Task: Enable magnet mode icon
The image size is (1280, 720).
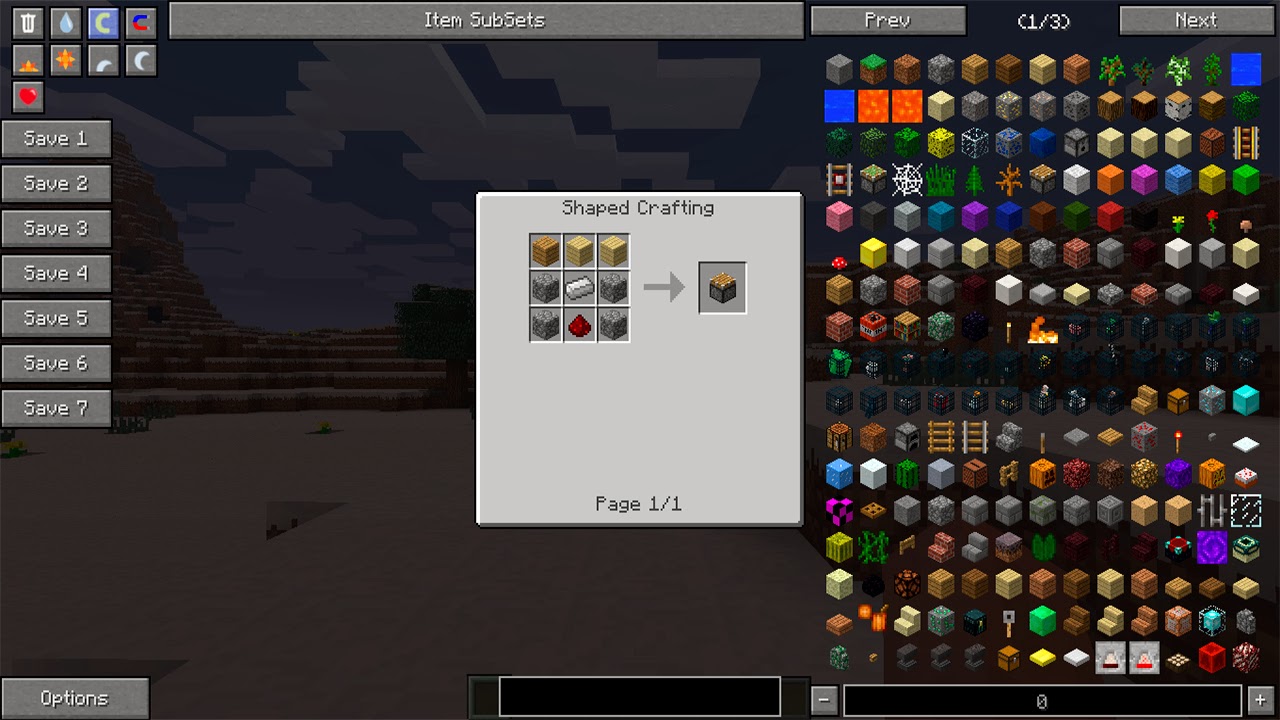Action: click(140, 24)
